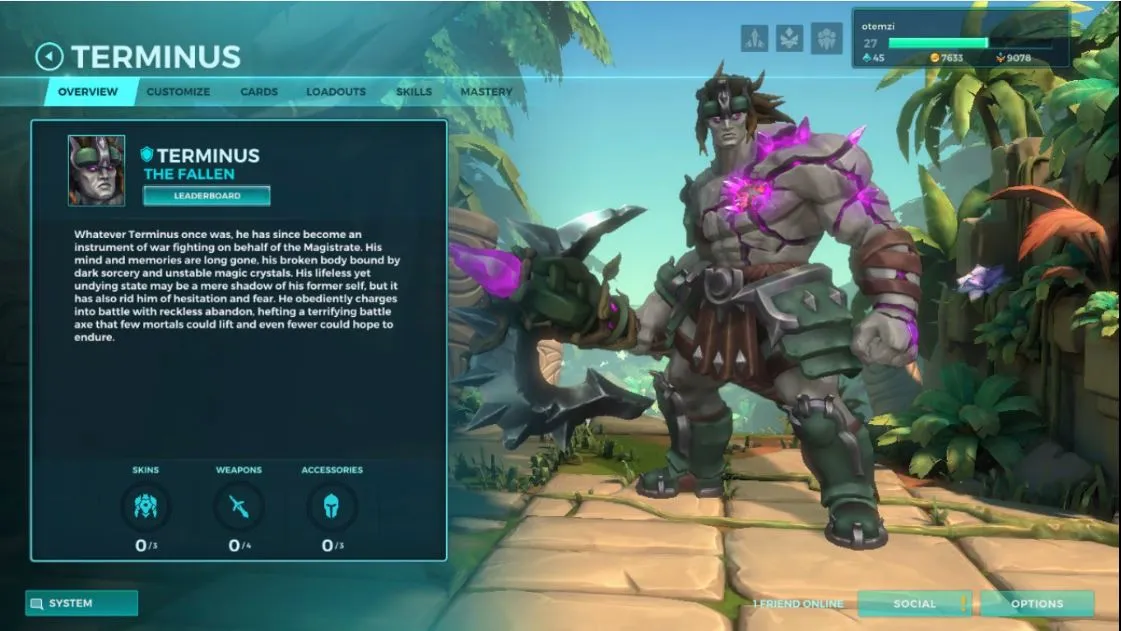Image resolution: width=1121 pixels, height=631 pixels.
Task: Switch to the Cards tab
Action: pyautogui.click(x=259, y=92)
